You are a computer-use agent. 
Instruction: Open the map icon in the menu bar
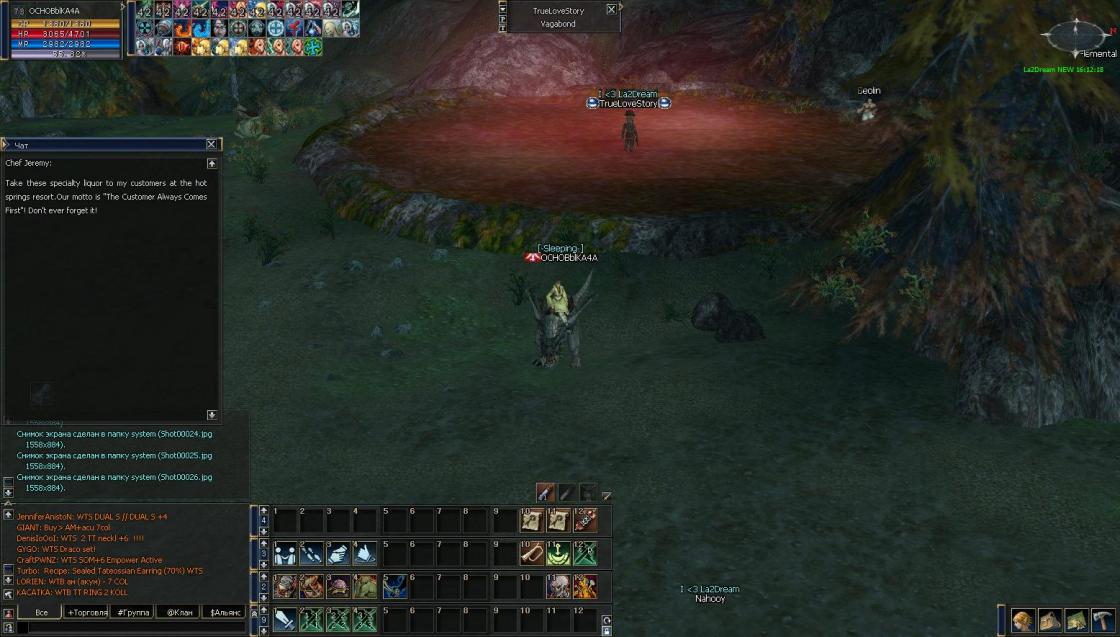pos(1076,620)
